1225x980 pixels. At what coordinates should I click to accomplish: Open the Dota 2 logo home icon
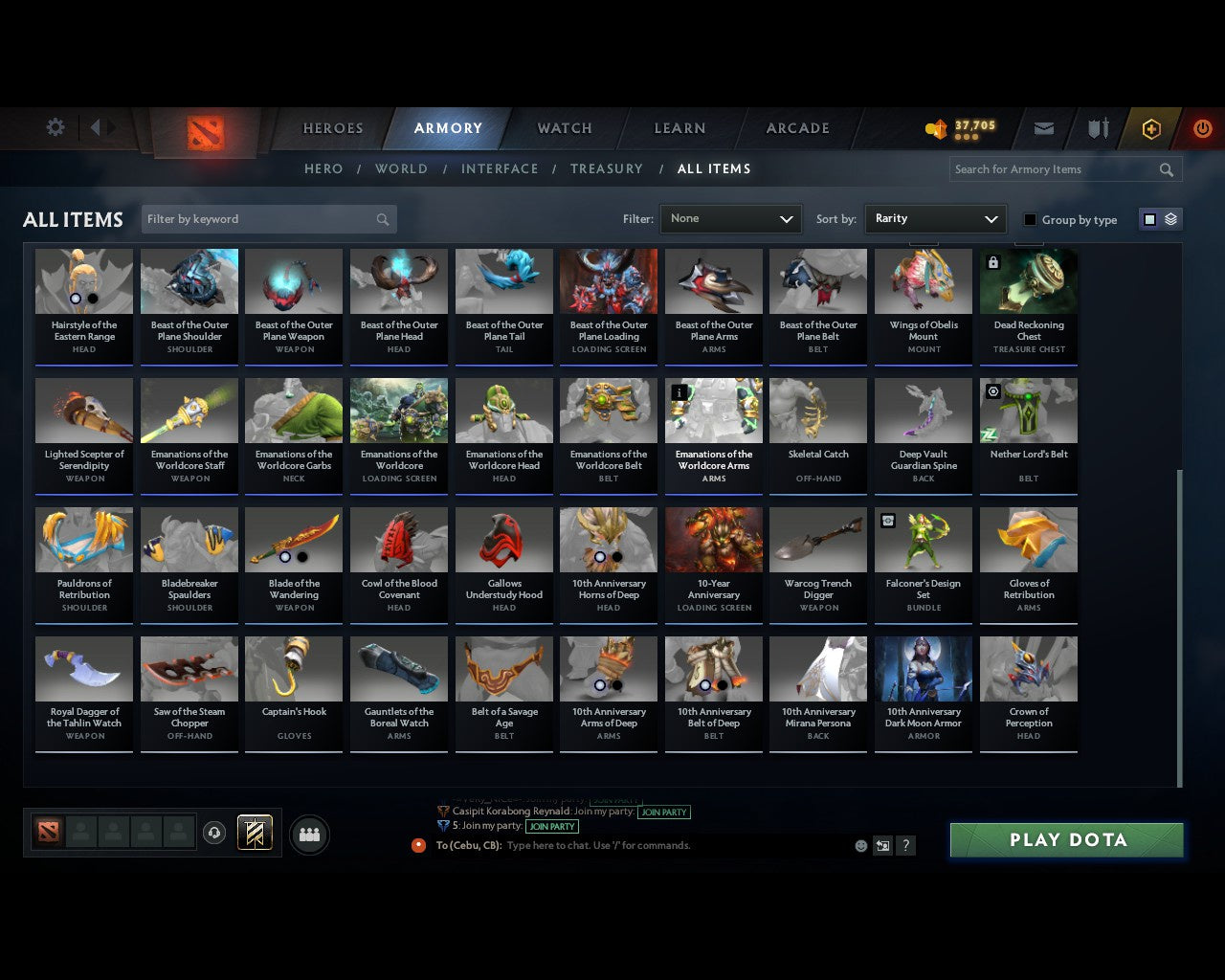206,129
